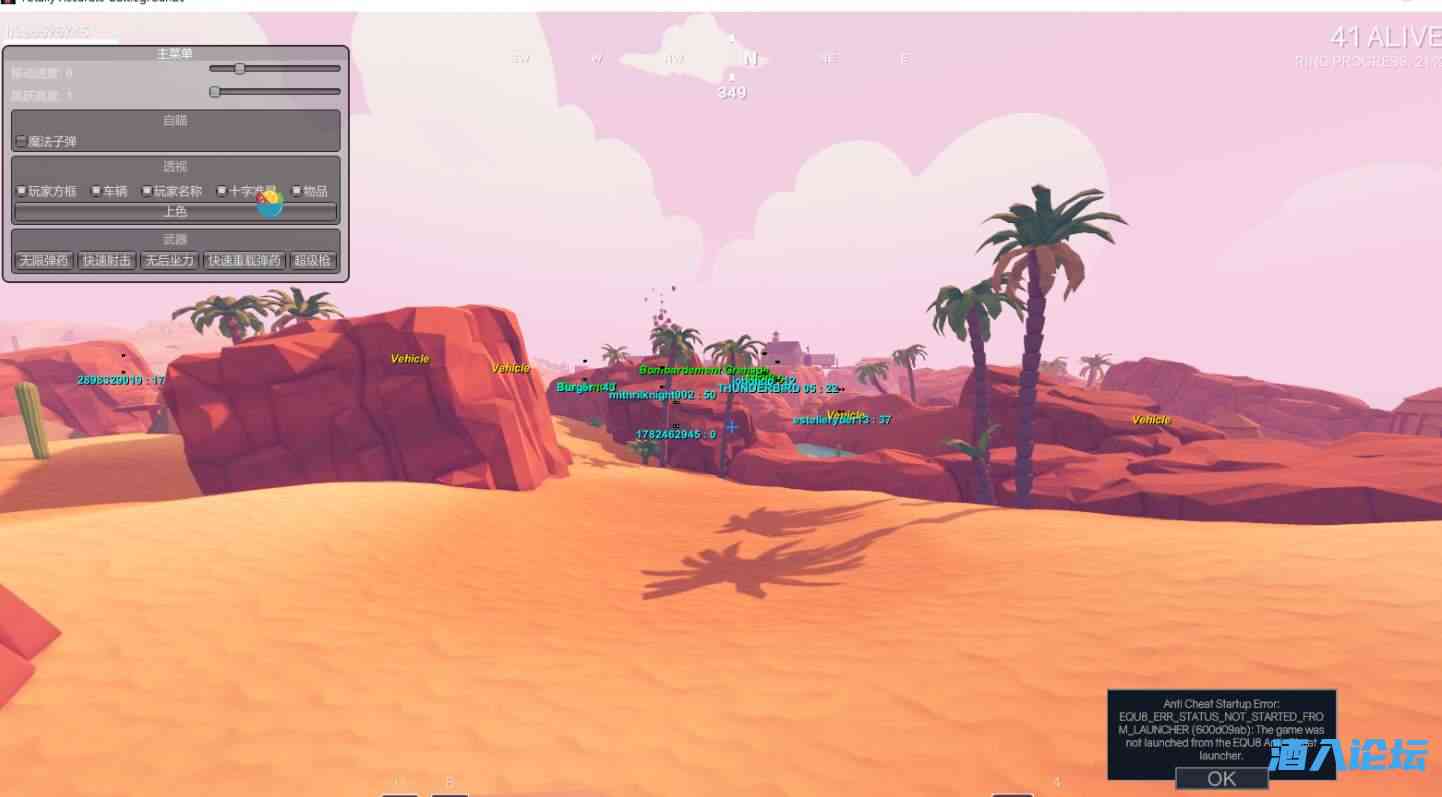Viewport: 1442px width, 797px height.
Task: Click the 无限弹药 weapon button
Action: pyautogui.click(x=44, y=260)
